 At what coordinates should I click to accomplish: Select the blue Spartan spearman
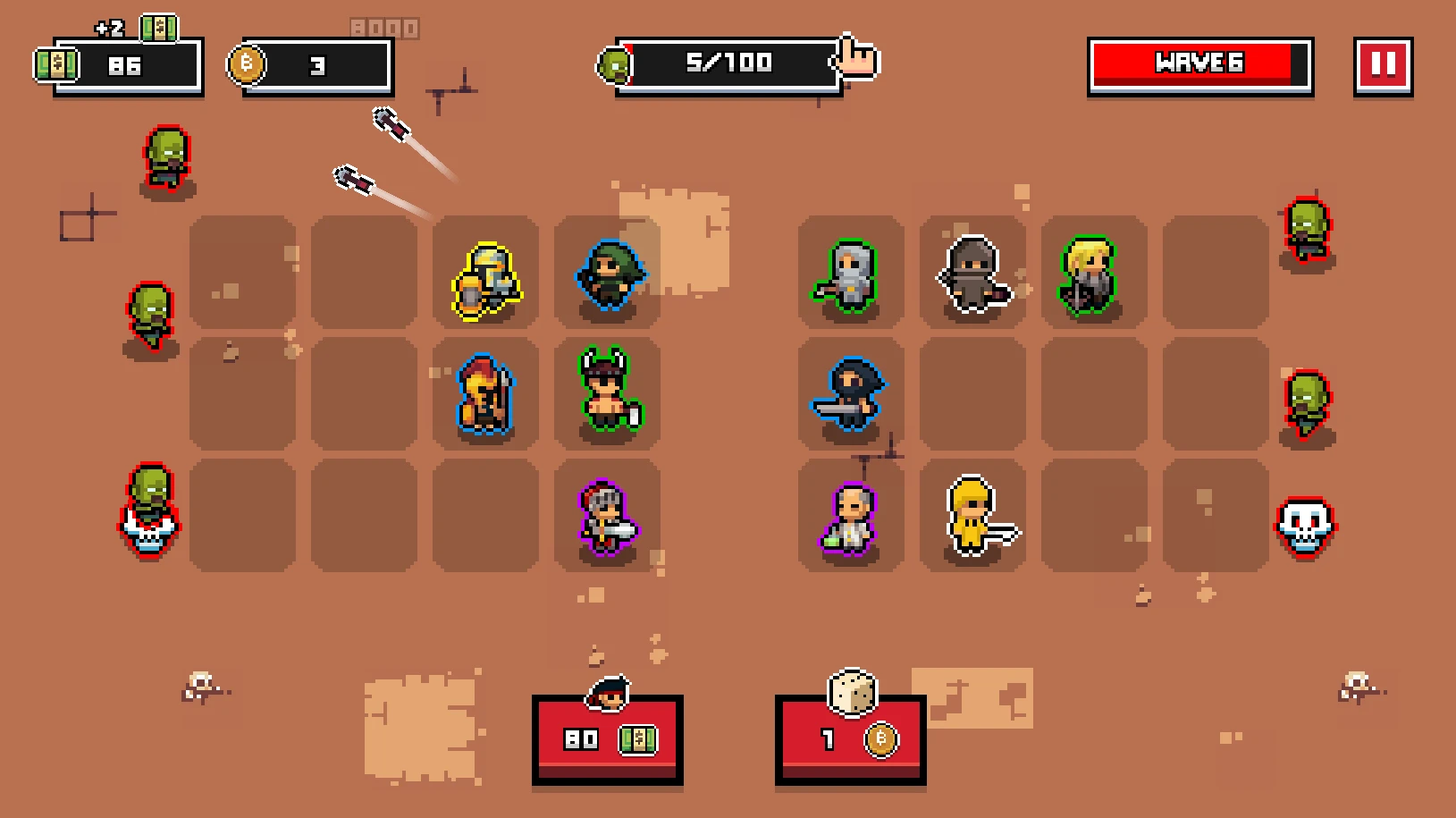[x=484, y=394]
